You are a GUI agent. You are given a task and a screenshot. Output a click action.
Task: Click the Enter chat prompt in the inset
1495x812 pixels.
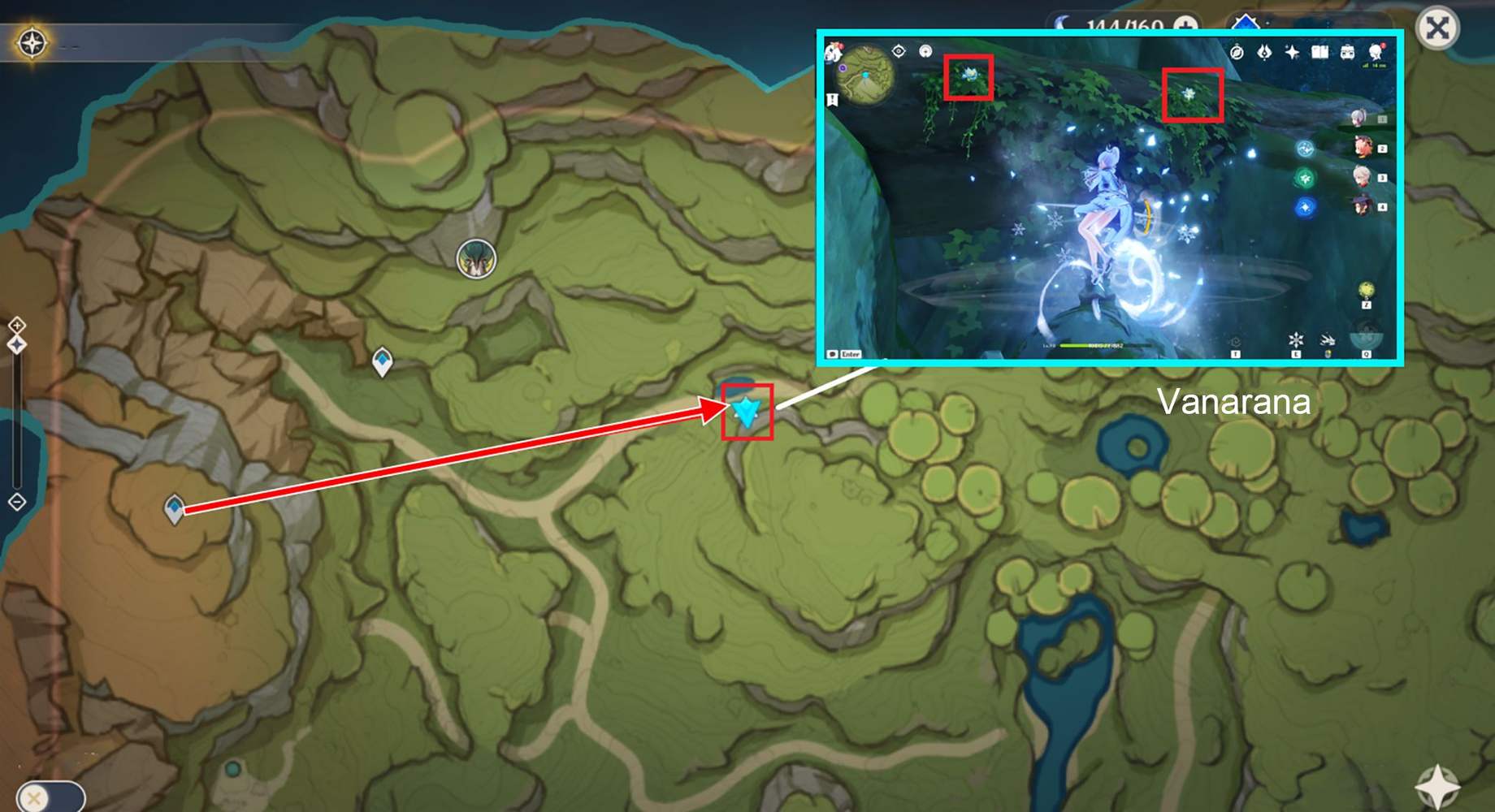coord(850,354)
